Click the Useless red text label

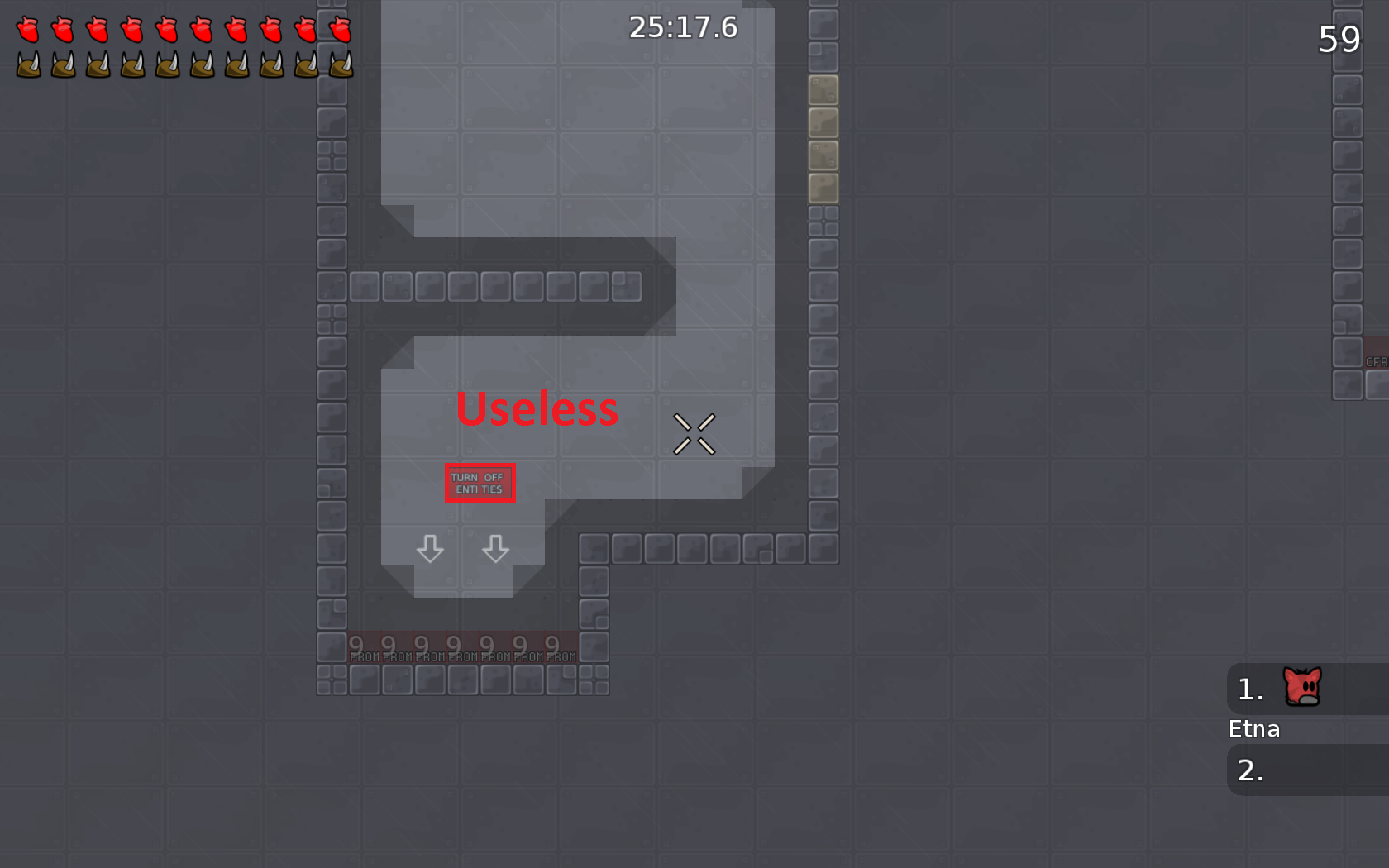(537, 408)
